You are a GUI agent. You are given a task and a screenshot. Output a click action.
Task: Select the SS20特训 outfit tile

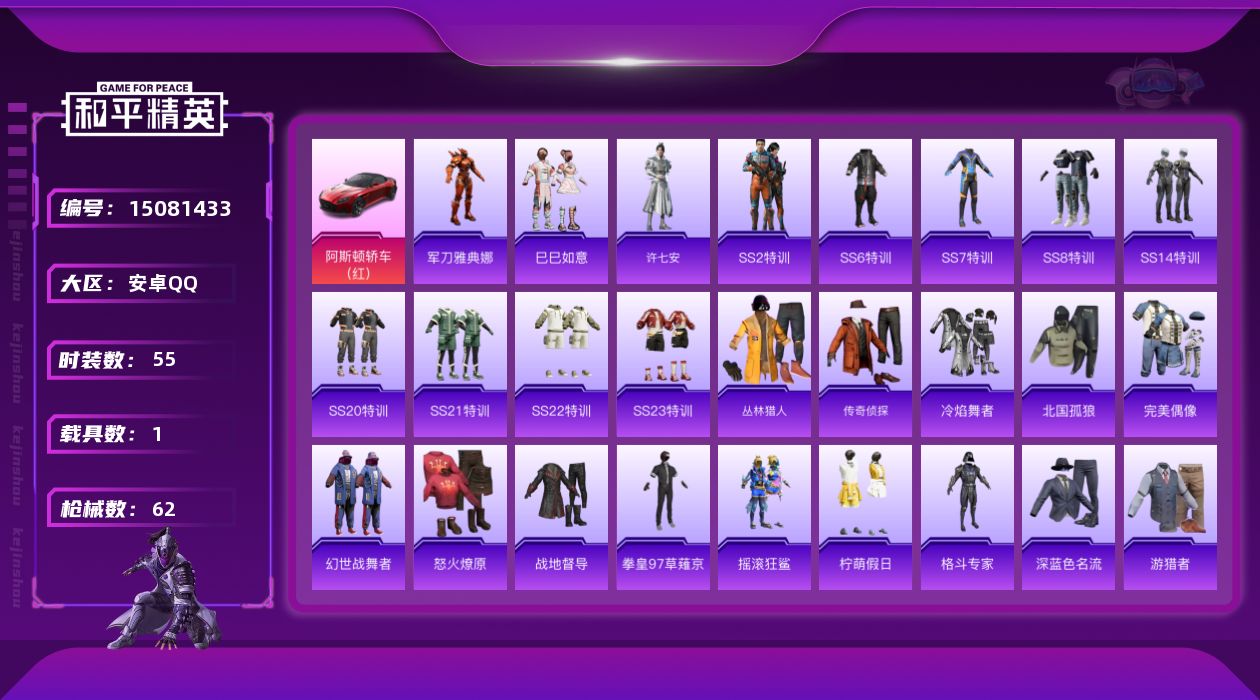[358, 364]
